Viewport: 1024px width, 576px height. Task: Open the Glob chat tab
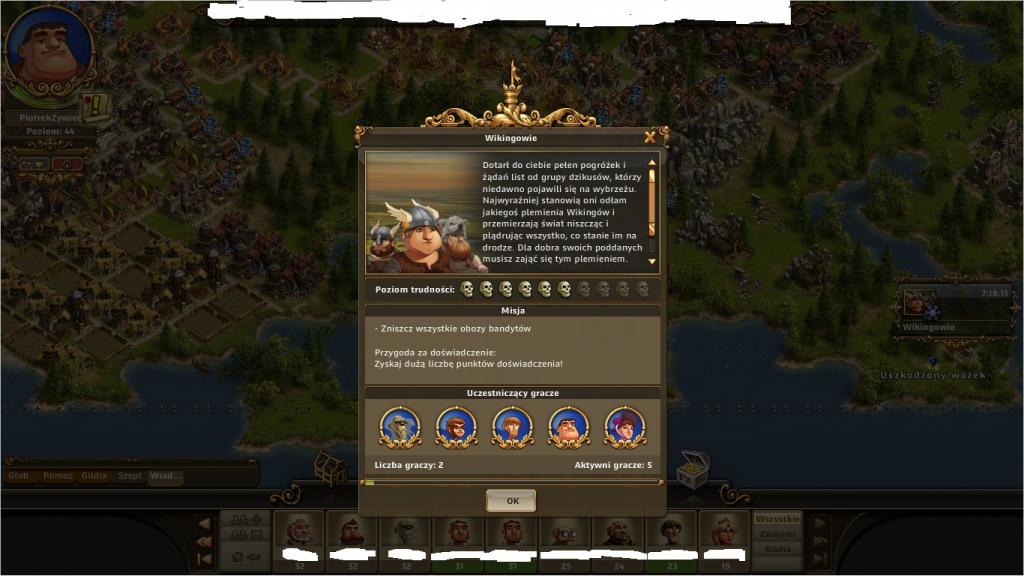click(19, 476)
